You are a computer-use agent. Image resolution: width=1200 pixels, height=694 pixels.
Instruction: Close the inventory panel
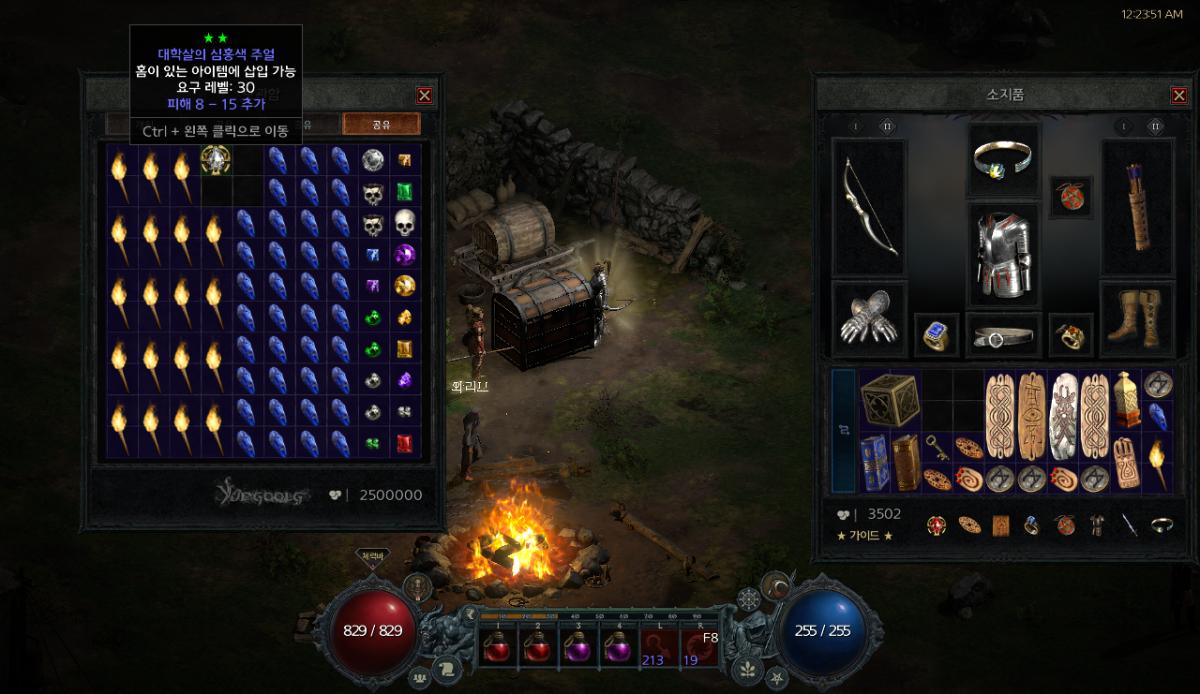point(1179,95)
